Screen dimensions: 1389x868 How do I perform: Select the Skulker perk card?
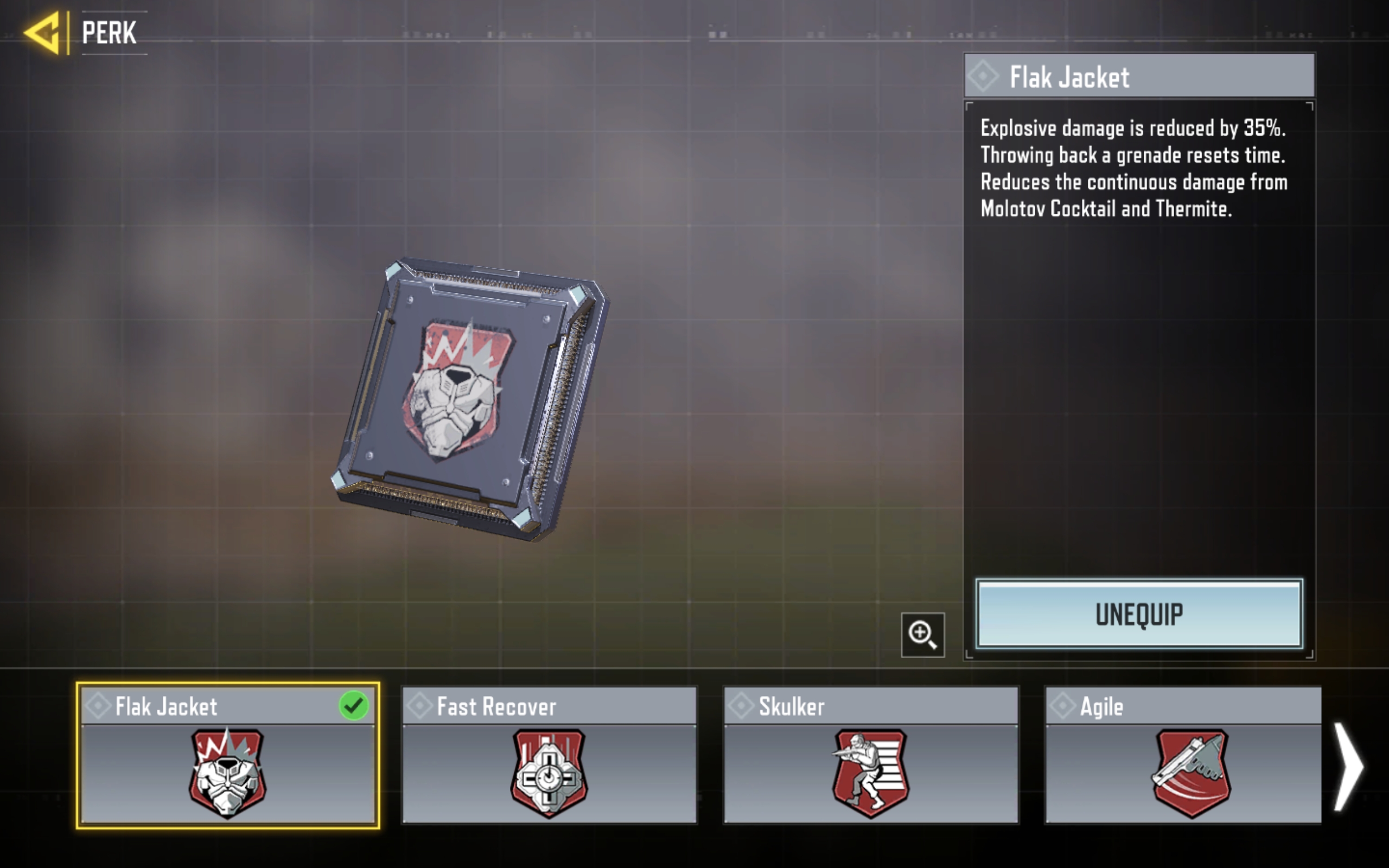tap(871, 756)
